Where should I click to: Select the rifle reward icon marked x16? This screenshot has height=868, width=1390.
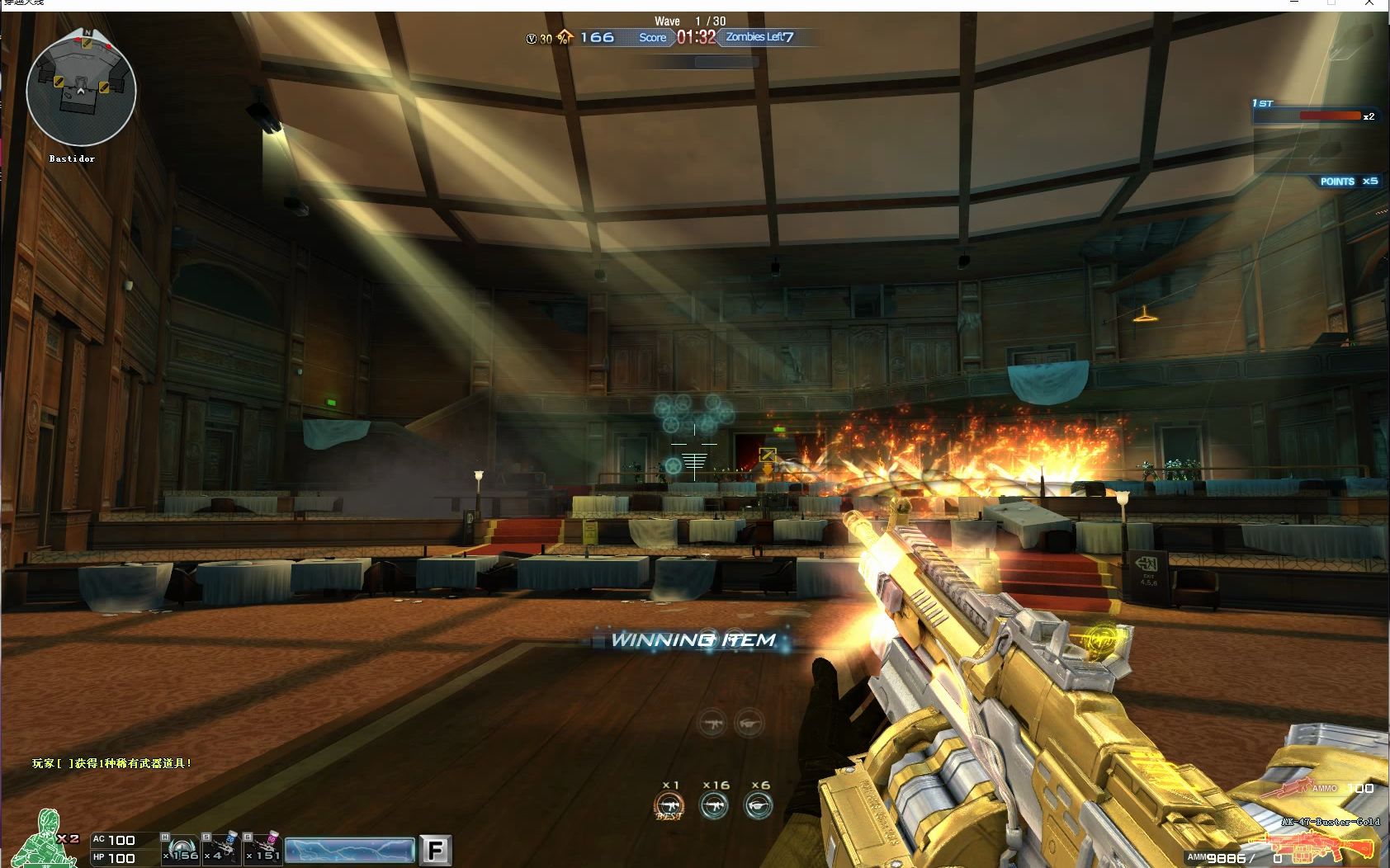click(x=715, y=805)
